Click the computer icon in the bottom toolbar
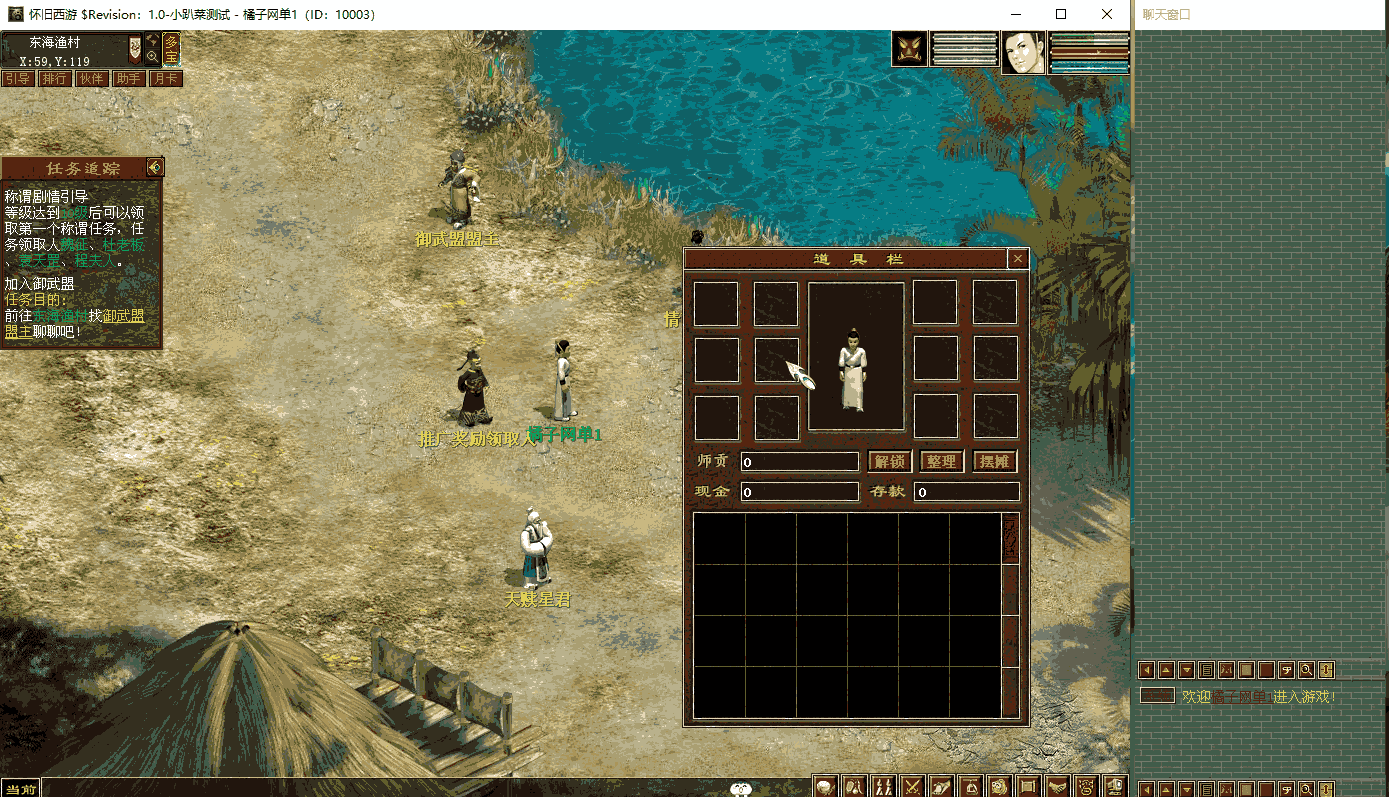The image size is (1389, 797). click(x=1115, y=787)
